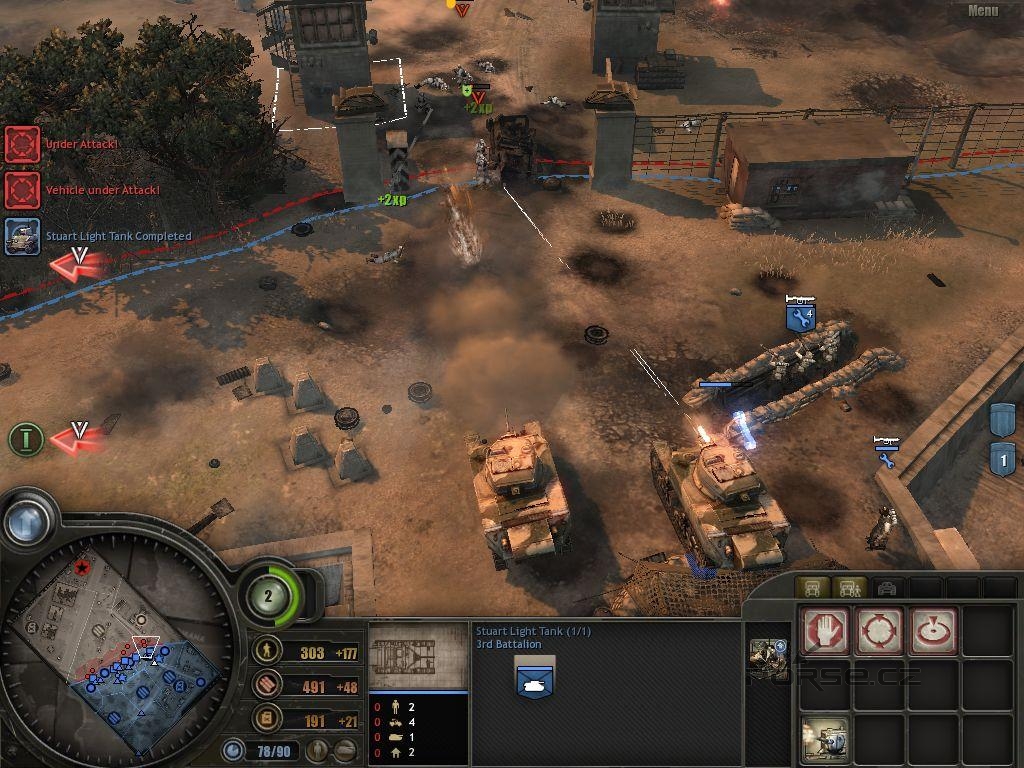Choose the circular red arrows command
Screen dimensions: 1024x768
pyautogui.click(x=880, y=631)
